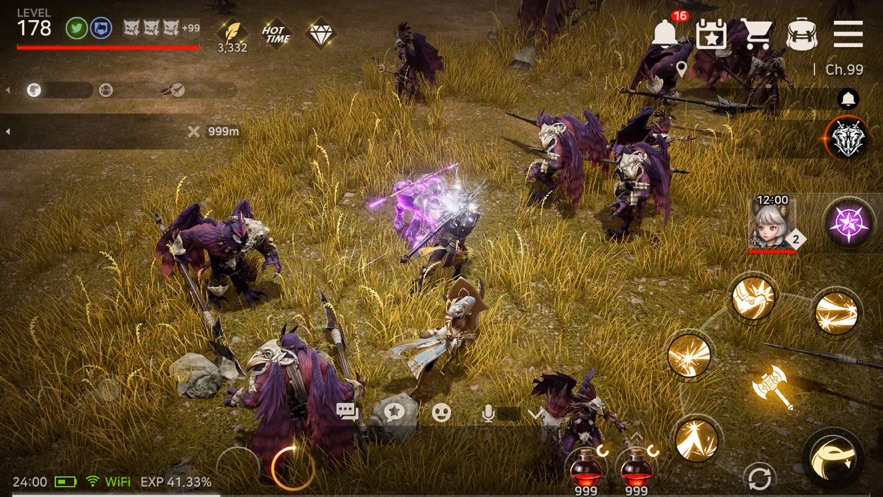Select the Ch.99 channel selector

tap(839, 69)
